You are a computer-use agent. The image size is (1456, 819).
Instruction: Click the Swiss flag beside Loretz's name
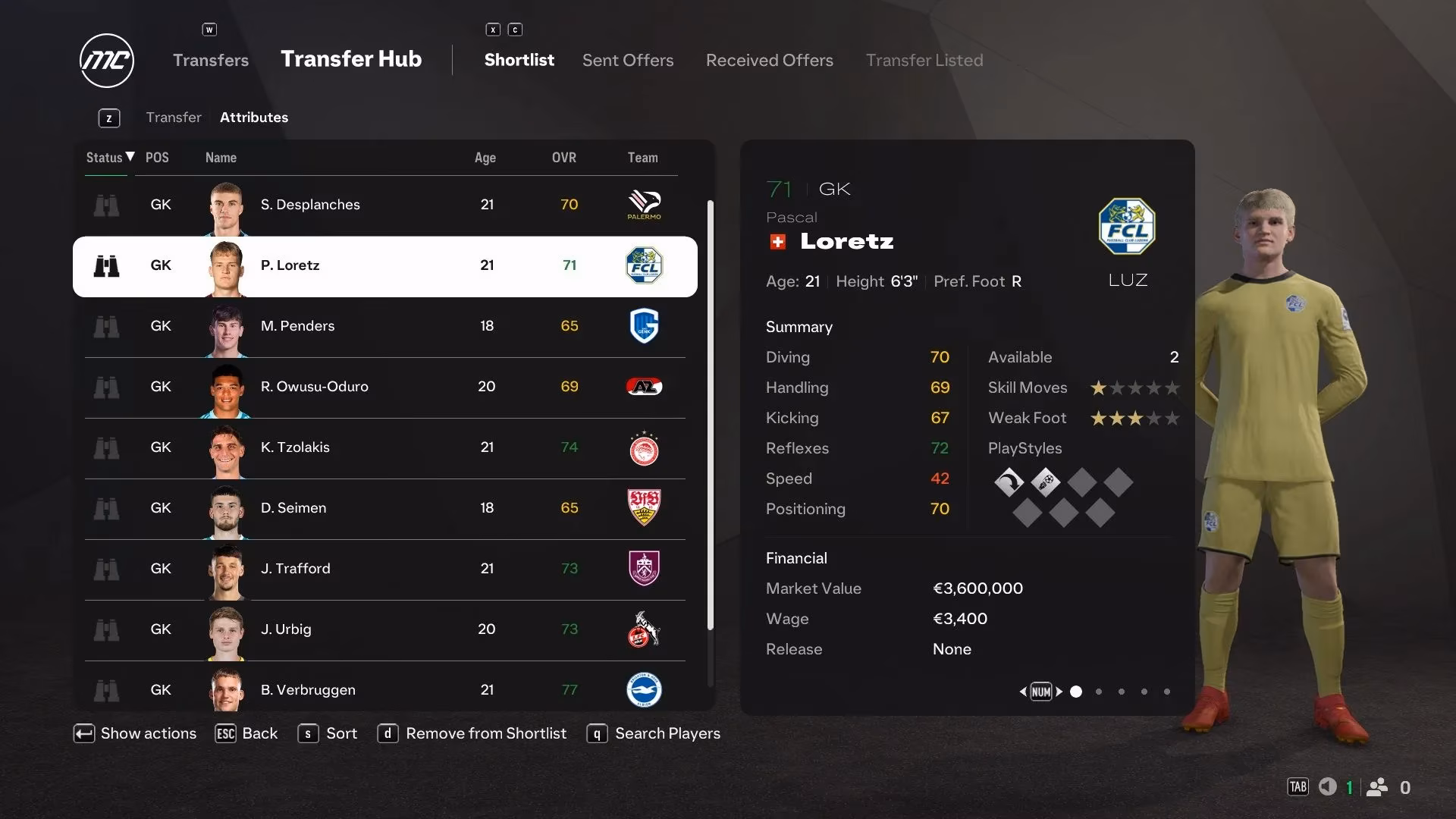[x=778, y=241]
